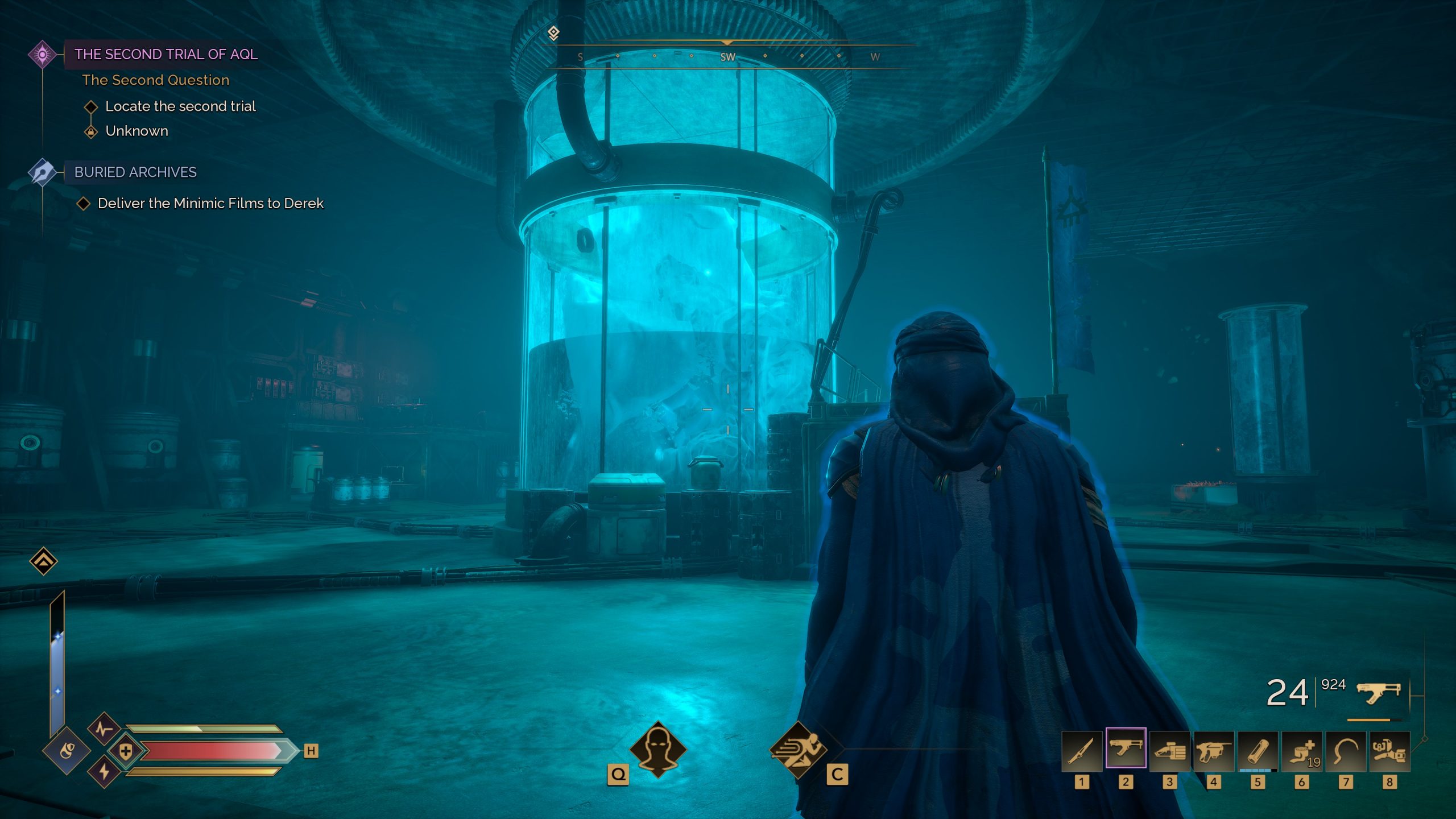
Task: Click the compass direction bar
Action: 727,56
